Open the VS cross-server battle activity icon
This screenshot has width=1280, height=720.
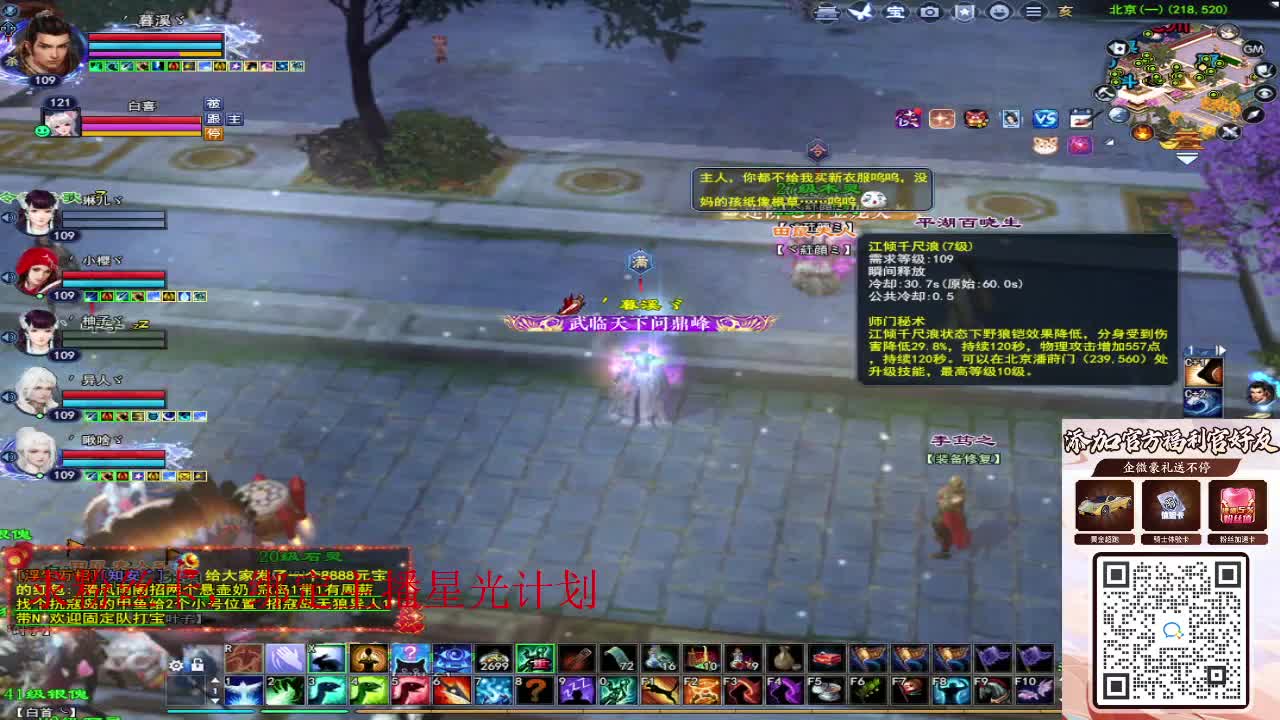(1045, 119)
